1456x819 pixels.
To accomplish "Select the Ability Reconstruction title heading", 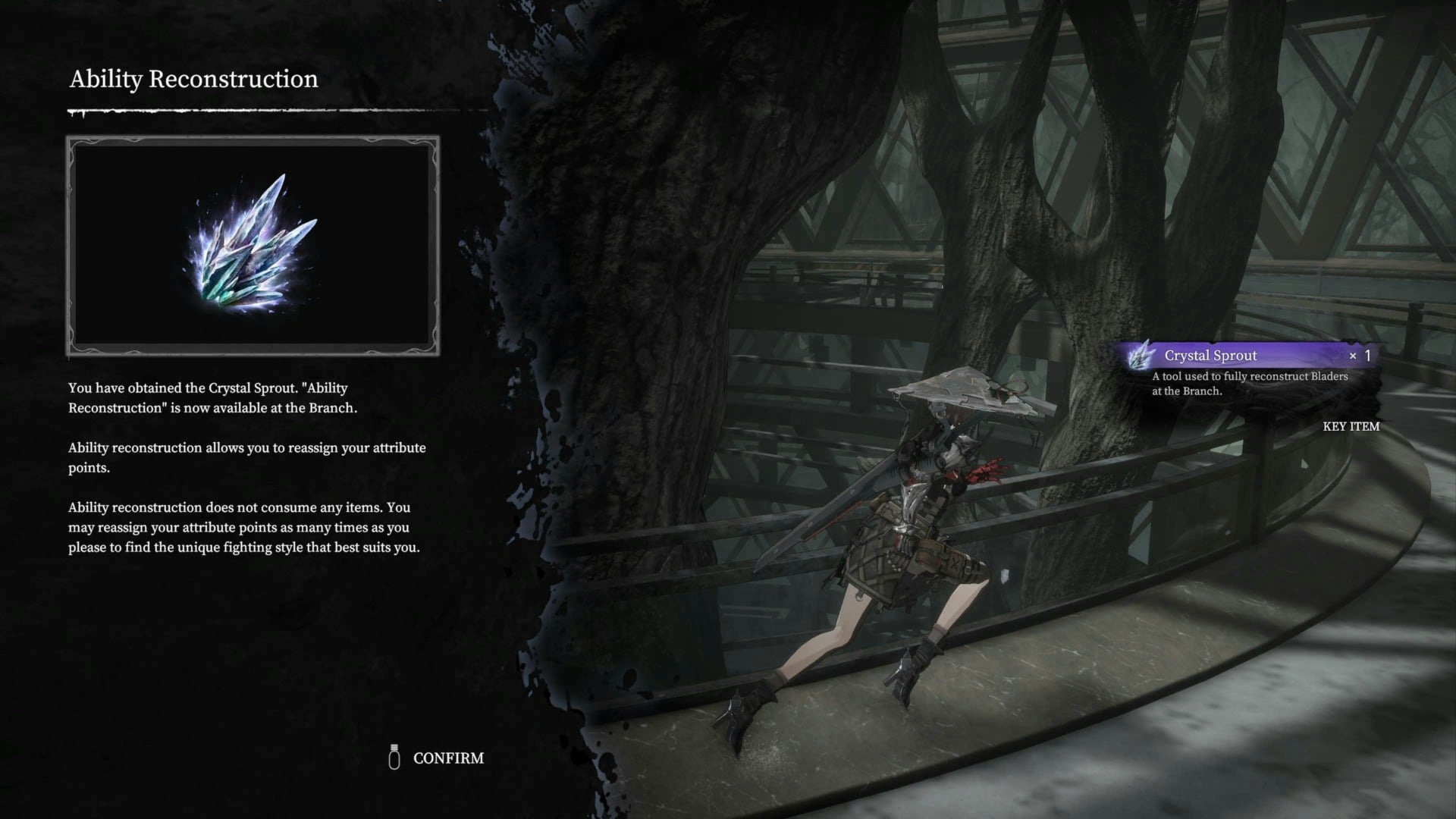I will tap(194, 79).
